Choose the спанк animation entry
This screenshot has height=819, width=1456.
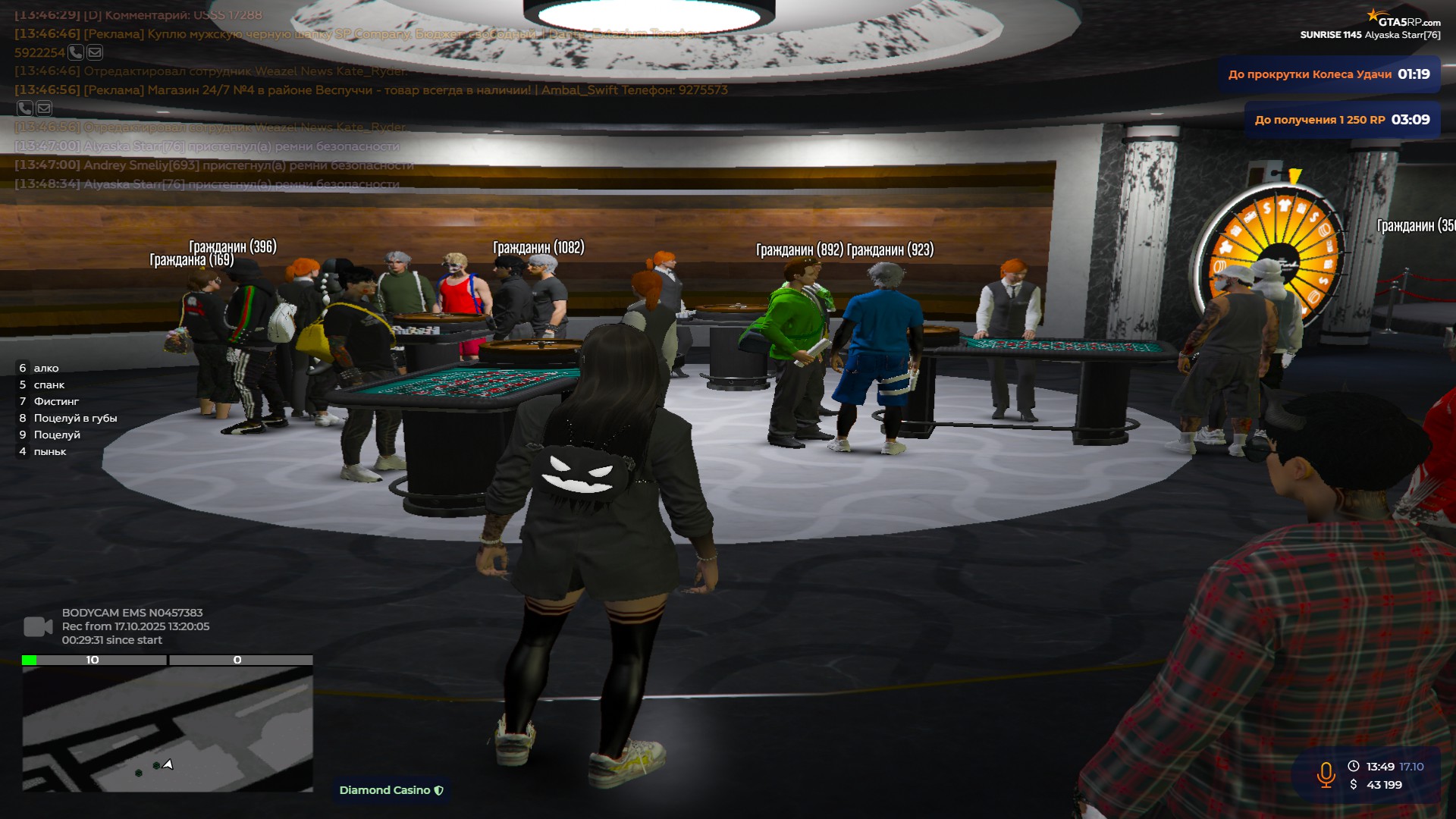49,384
